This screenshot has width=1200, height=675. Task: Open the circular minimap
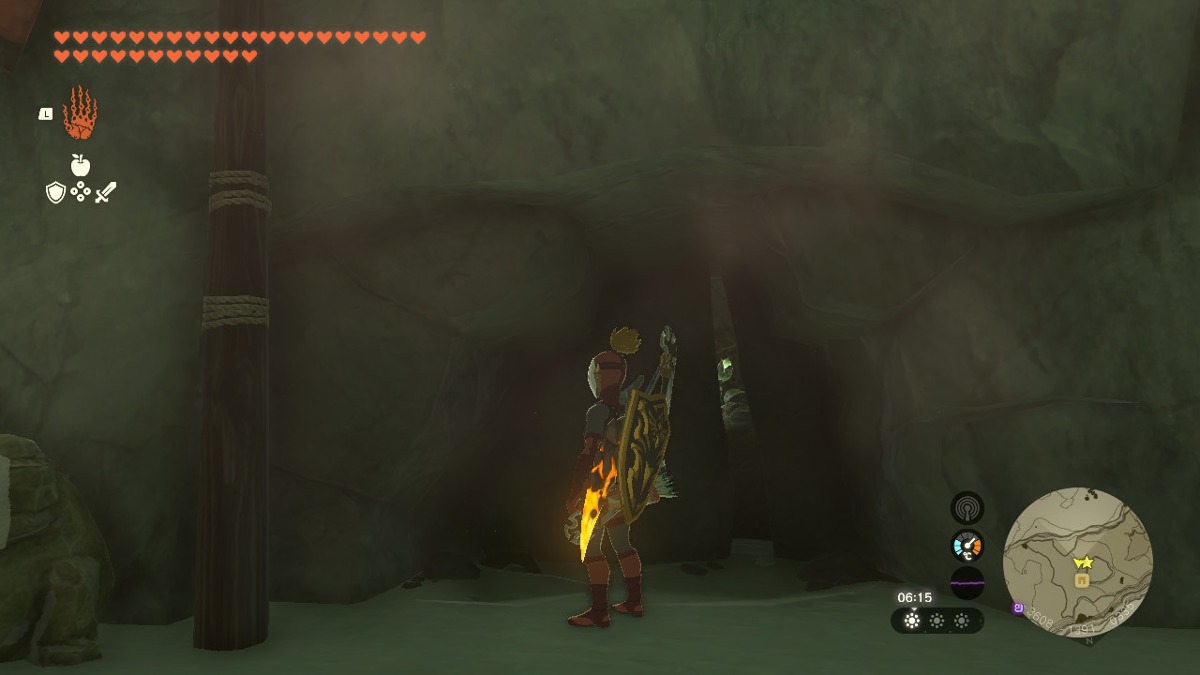pos(1077,562)
